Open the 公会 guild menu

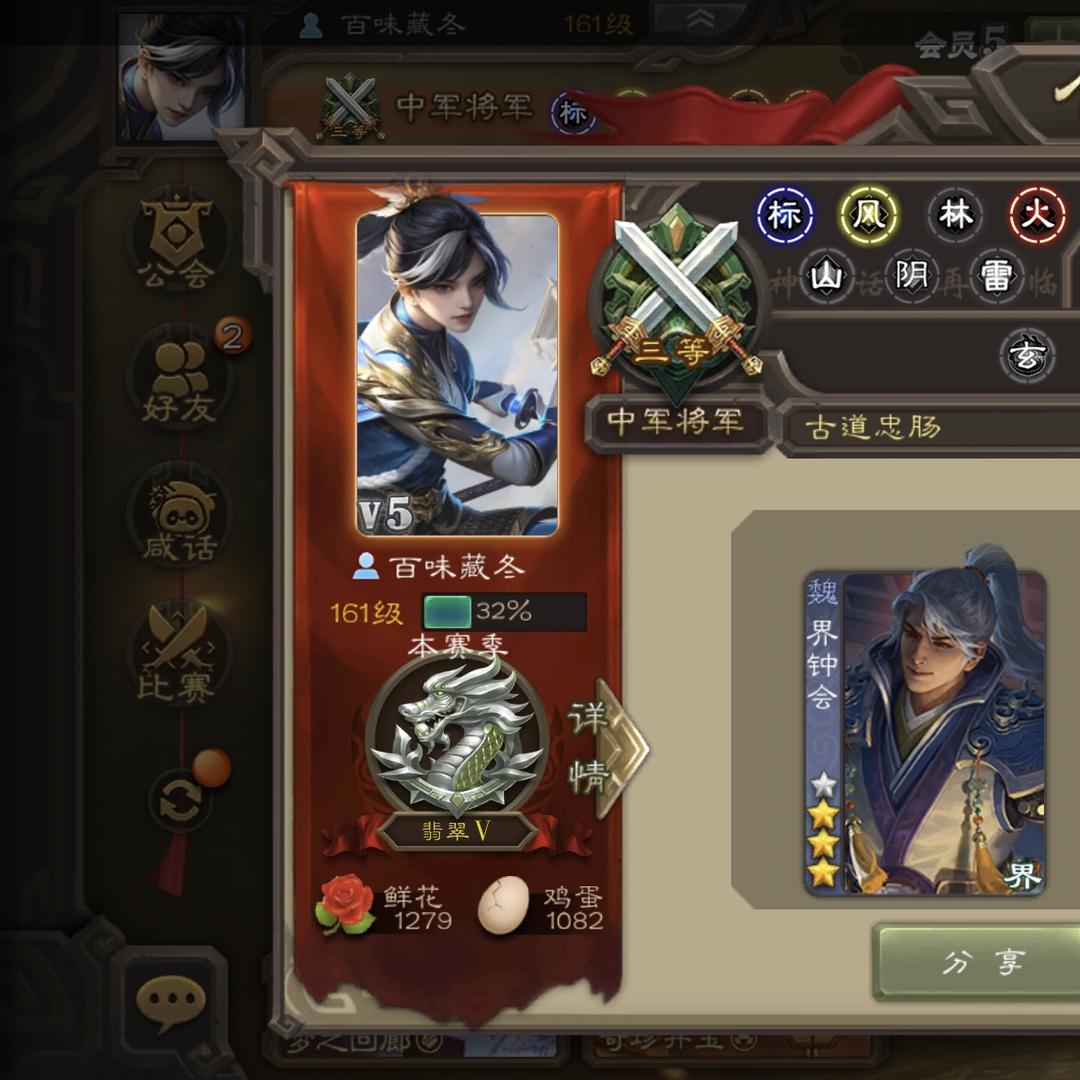click(178, 241)
